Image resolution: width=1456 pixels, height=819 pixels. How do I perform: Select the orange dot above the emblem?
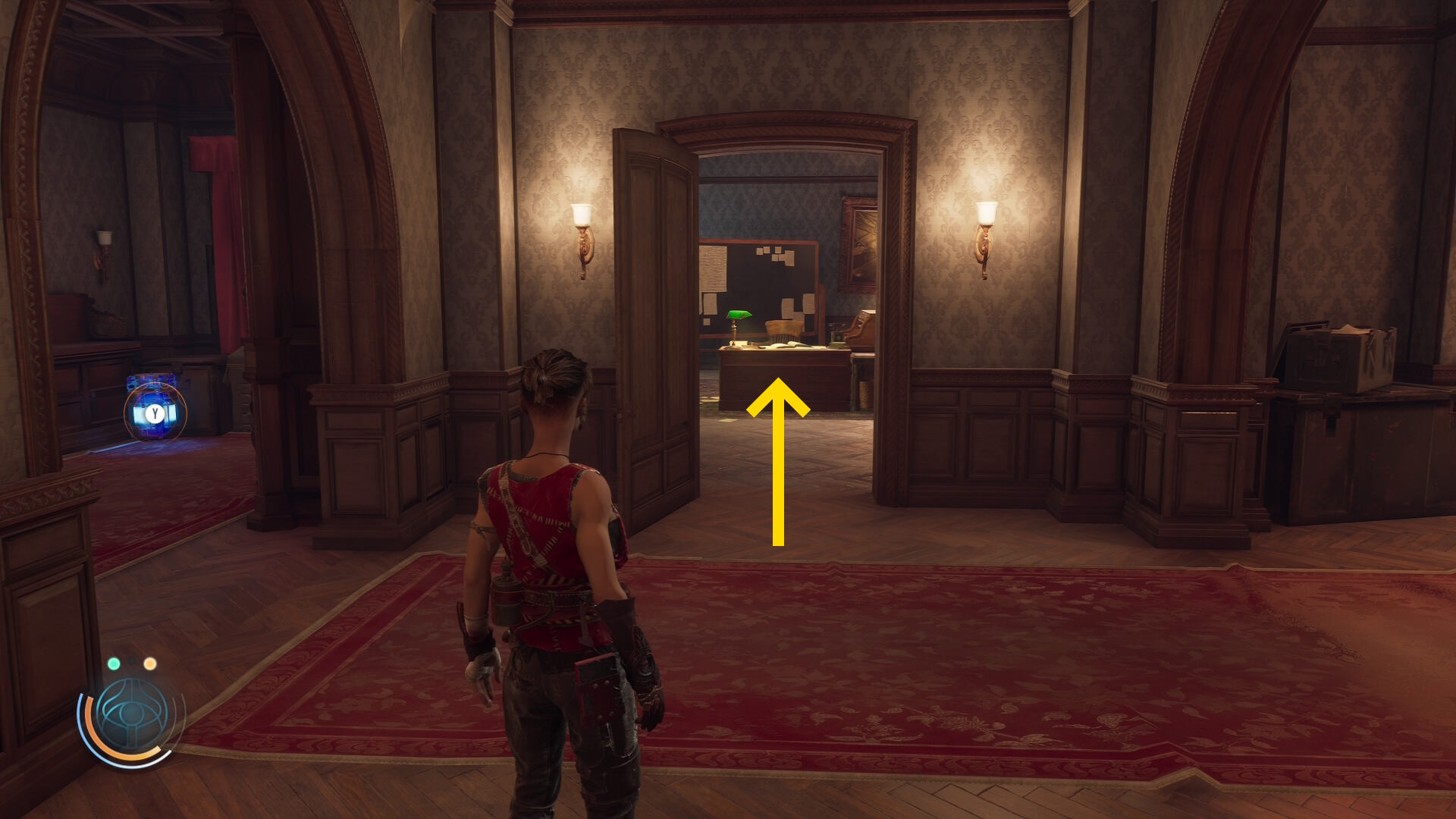pyautogui.click(x=150, y=664)
